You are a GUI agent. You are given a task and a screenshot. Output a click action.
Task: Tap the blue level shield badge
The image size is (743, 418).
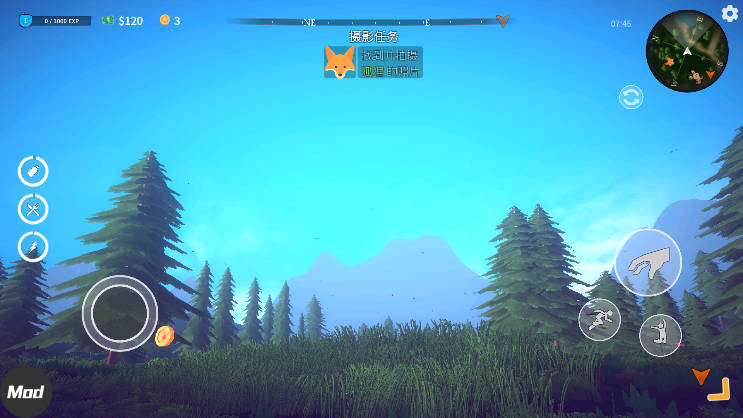coord(26,20)
